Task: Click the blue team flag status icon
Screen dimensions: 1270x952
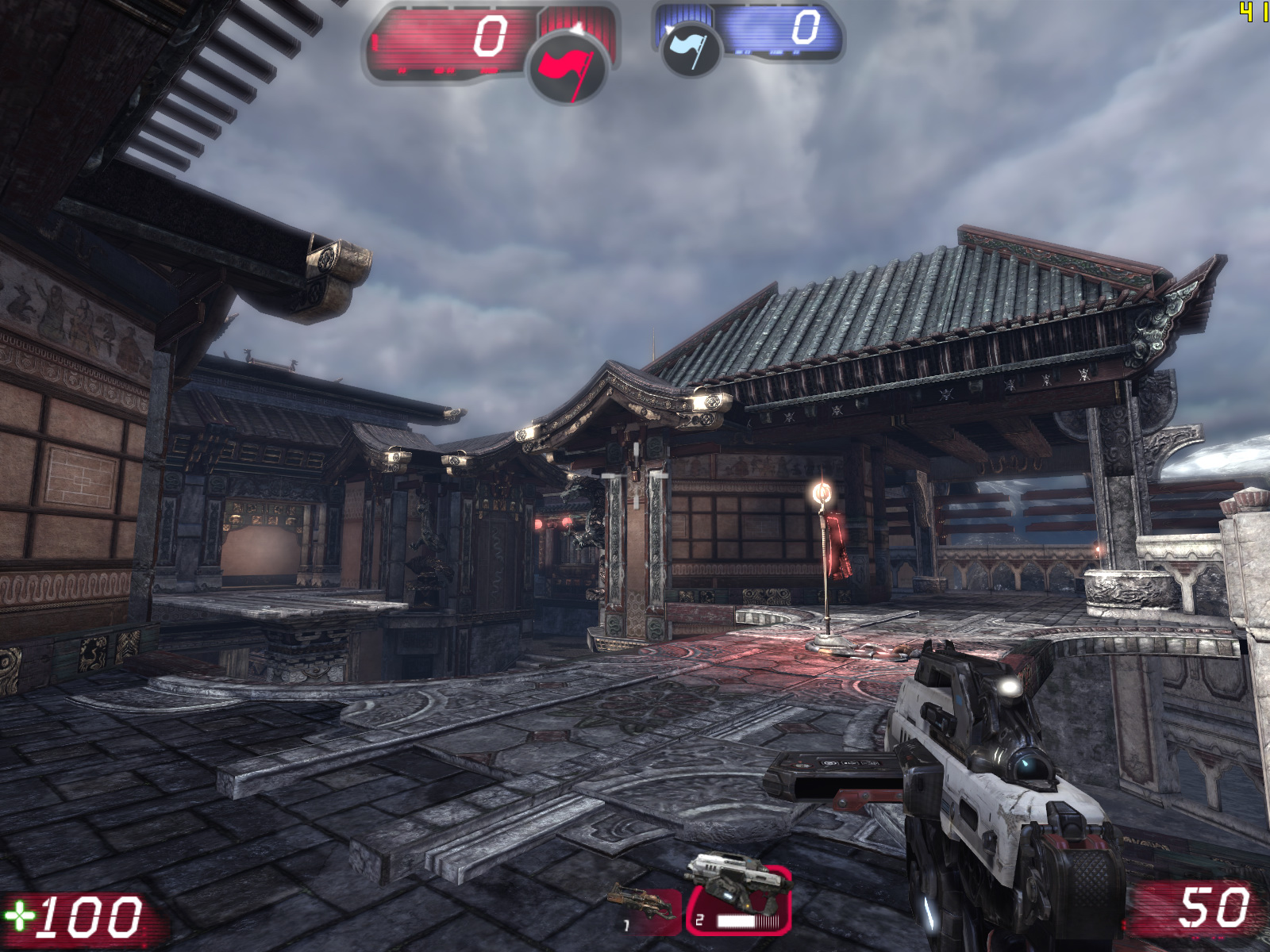Action: click(x=691, y=51)
